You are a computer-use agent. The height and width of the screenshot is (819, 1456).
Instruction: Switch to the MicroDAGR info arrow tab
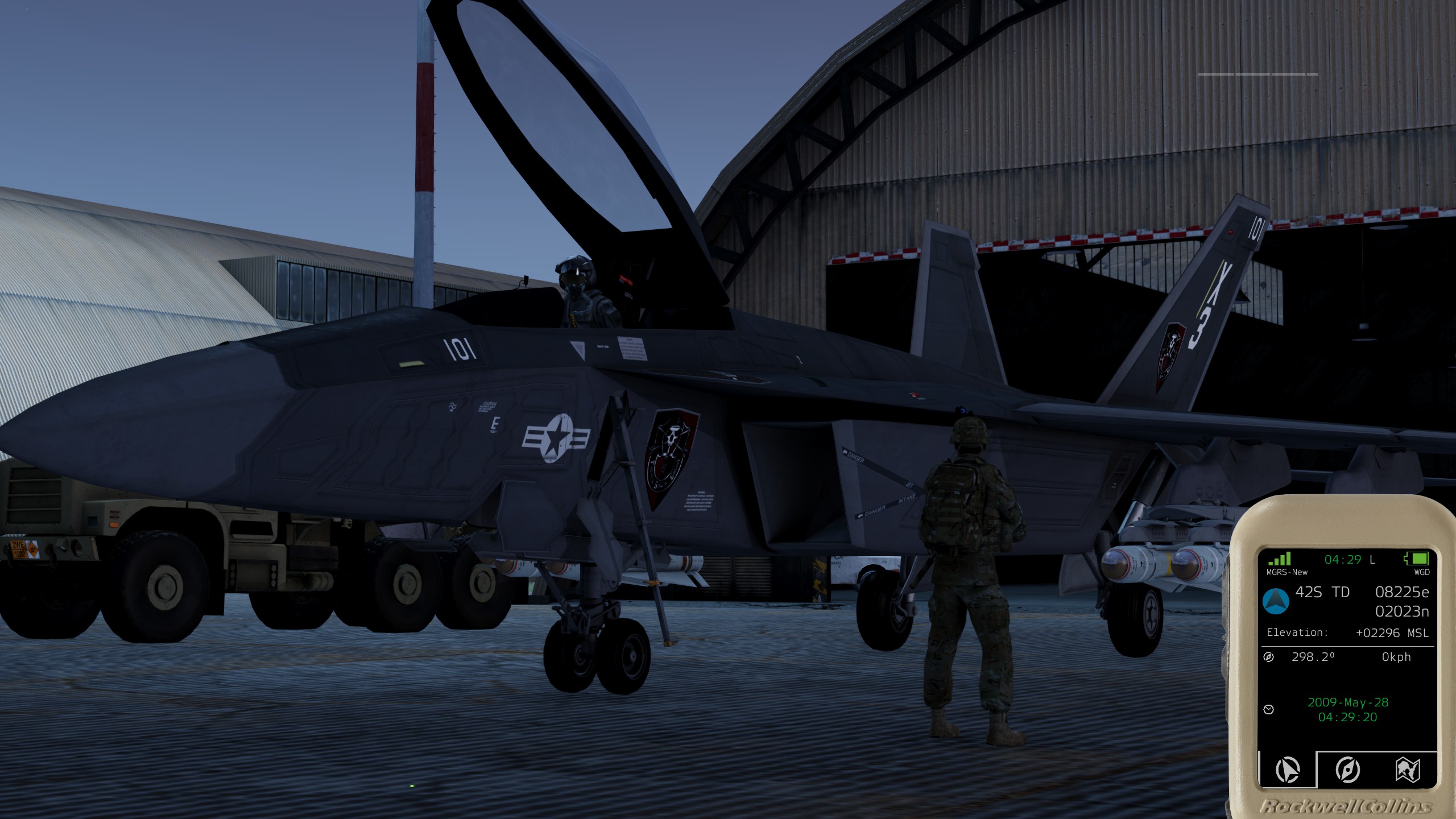point(1288,770)
